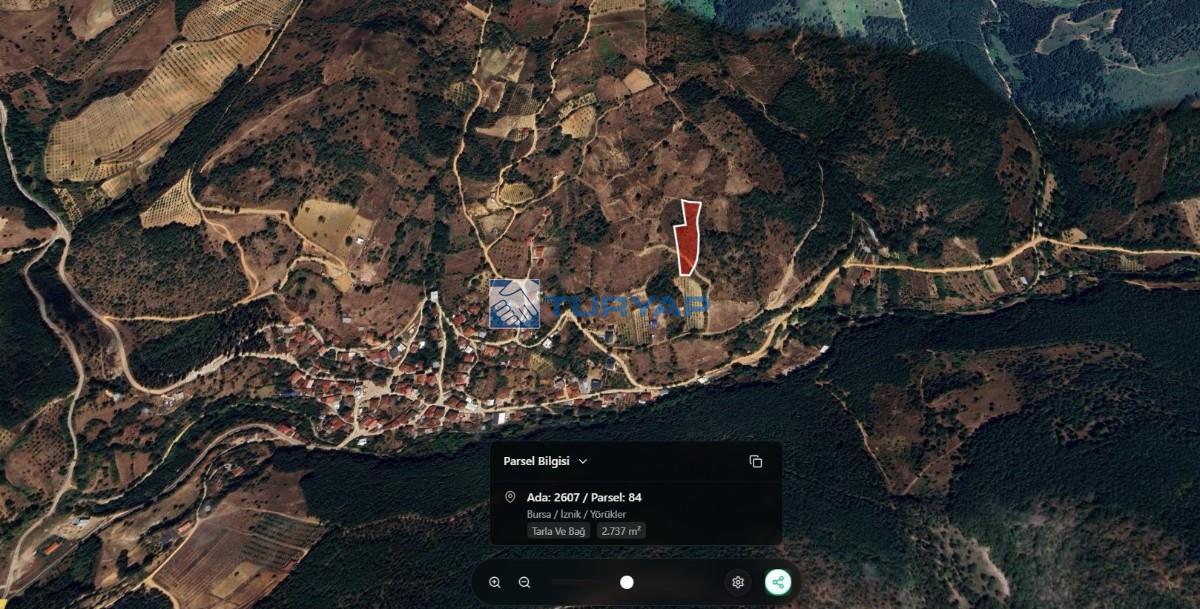Zoom out with the magnifier minus button
Screen dimensions: 1200x609
pos(524,582)
